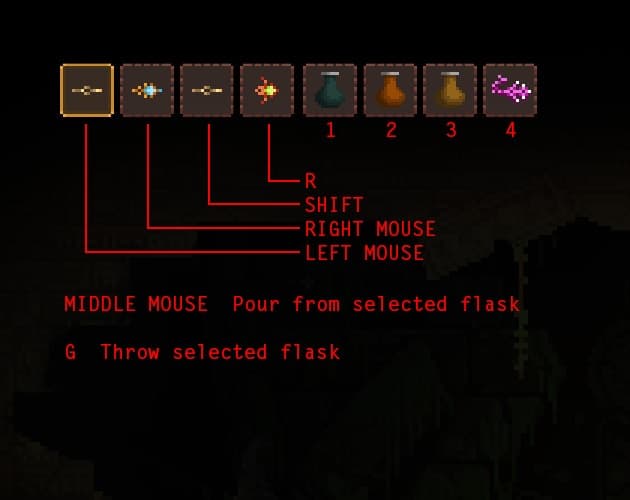Select the highlighted plain wand slot
The height and width of the screenshot is (500, 630).
tap(87, 90)
